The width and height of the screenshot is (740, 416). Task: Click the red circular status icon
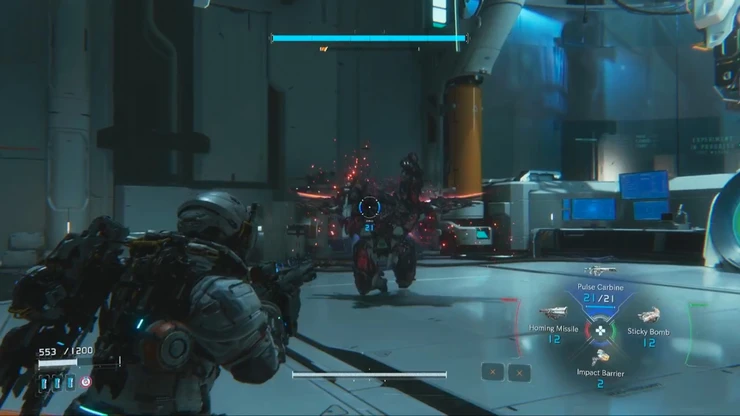pyautogui.click(x=86, y=382)
